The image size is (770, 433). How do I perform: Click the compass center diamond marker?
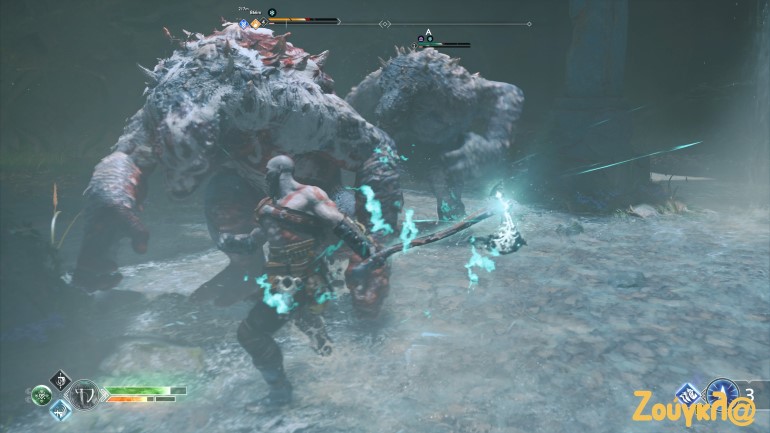[x=385, y=24]
